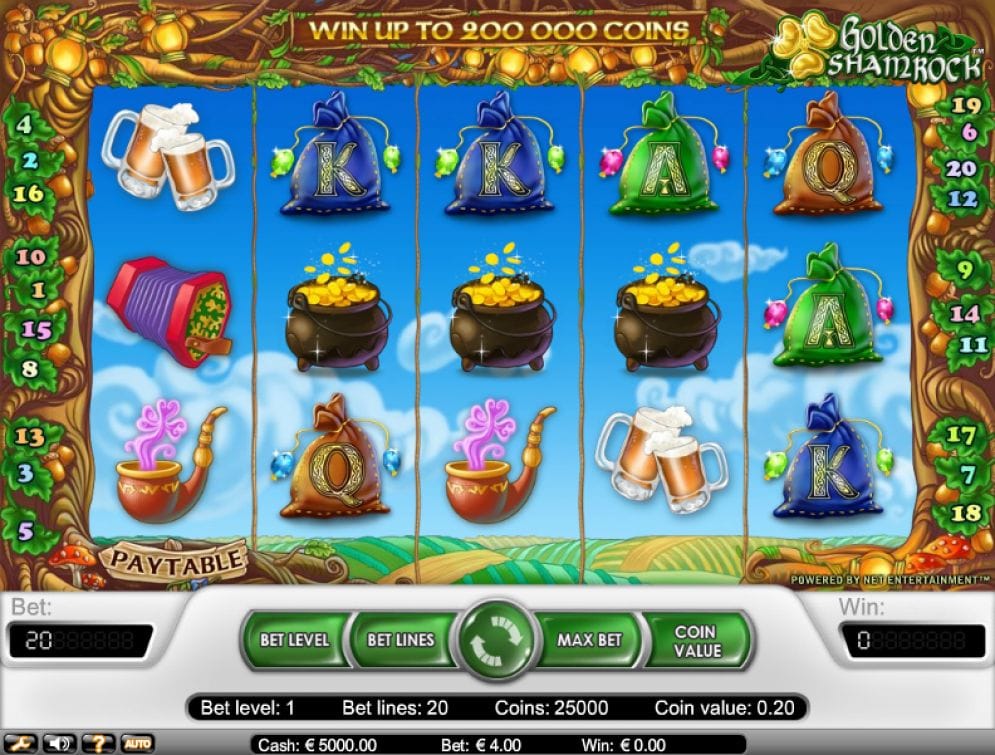Viewport: 995px width, 755px height.
Task: Select bet line number 4
Action: pyautogui.click(x=24, y=127)
